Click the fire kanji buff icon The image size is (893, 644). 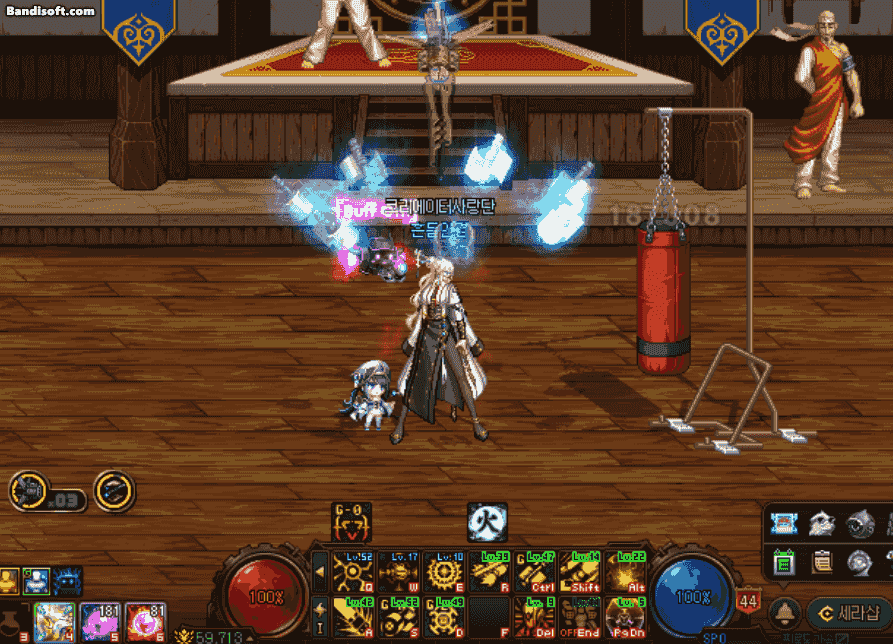pos(487,522)
